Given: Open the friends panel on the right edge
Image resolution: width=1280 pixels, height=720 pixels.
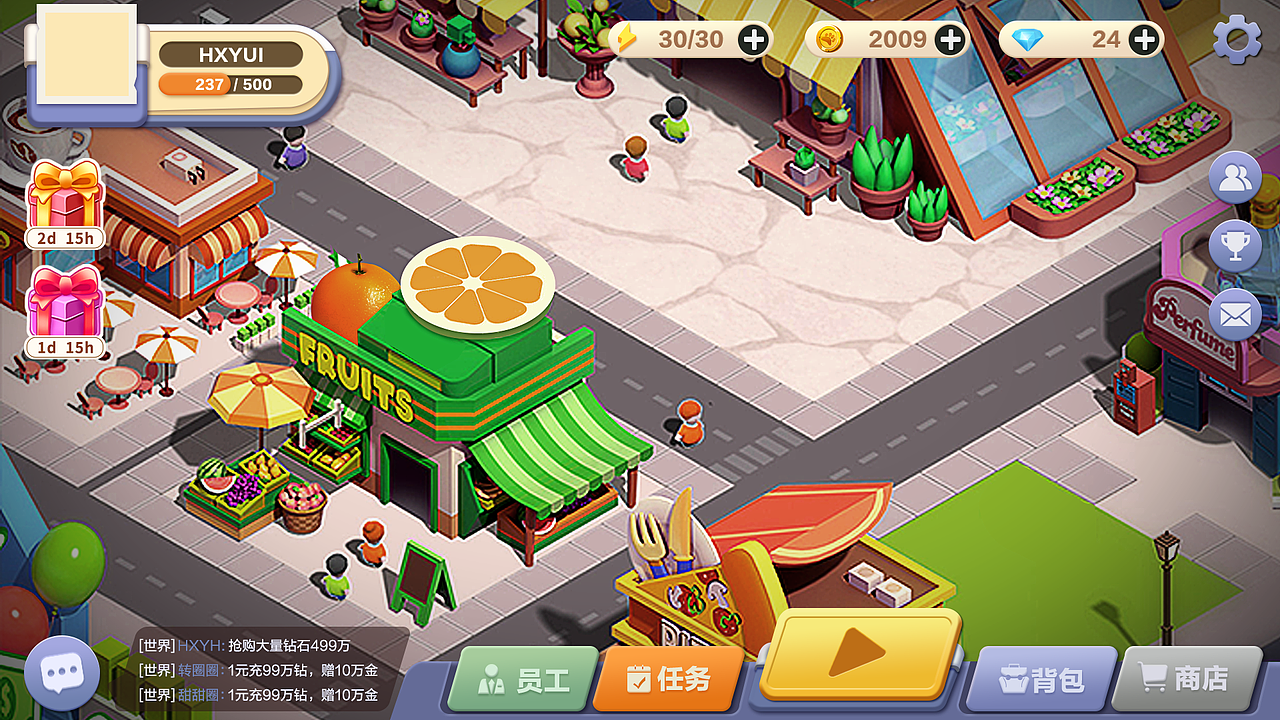Looking at the screenshot, I should pyautogui.click(x=1234, y=177).
